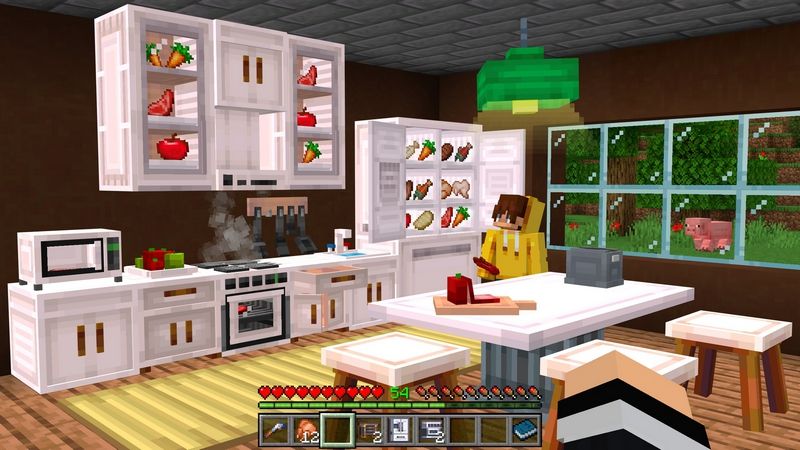800x450 pixels.
Task: Pick the gray-white furniture item stack of 2
Action: (430, 430)
